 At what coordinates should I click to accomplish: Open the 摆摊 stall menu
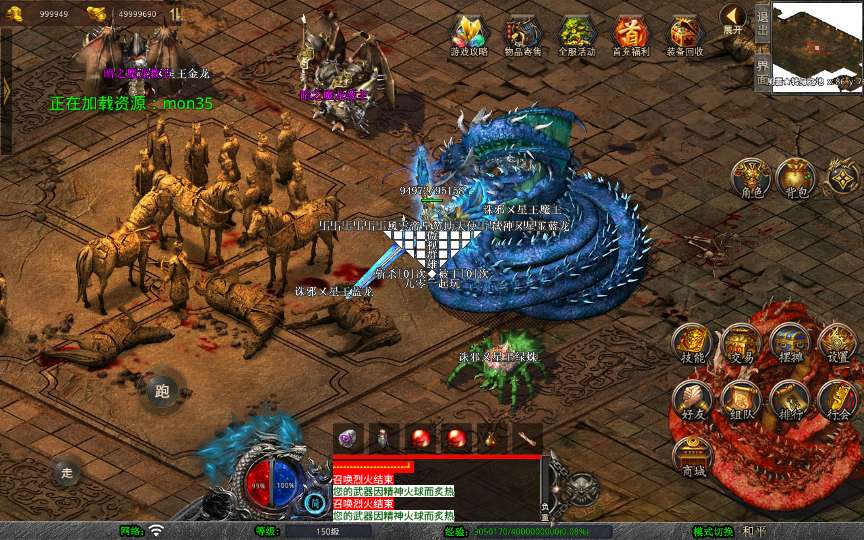pyautogui.click(x=790, y=343)
